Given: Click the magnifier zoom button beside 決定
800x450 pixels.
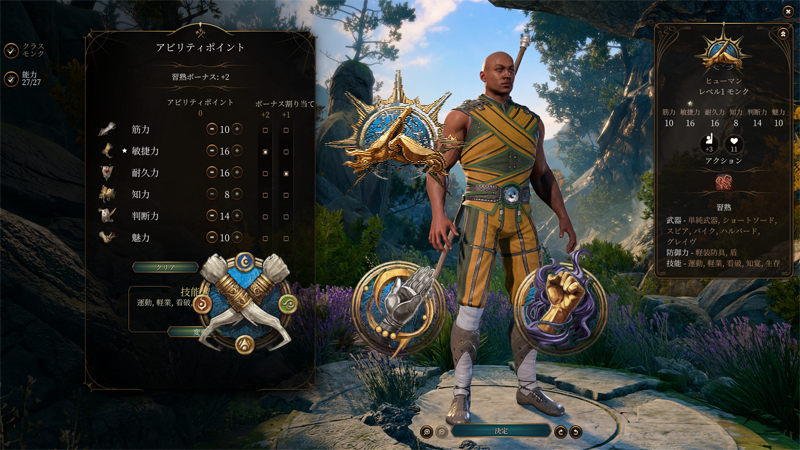Looking at the screenshot, I should [427, 432].
